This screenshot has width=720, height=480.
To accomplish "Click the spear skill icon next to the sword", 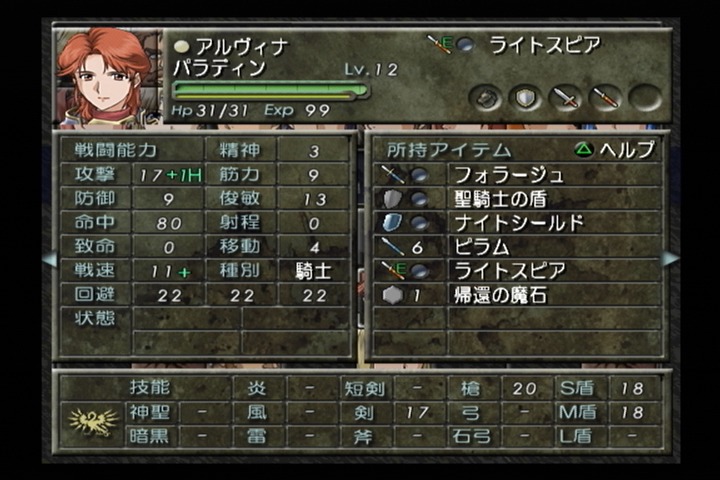I will [605, 98].
